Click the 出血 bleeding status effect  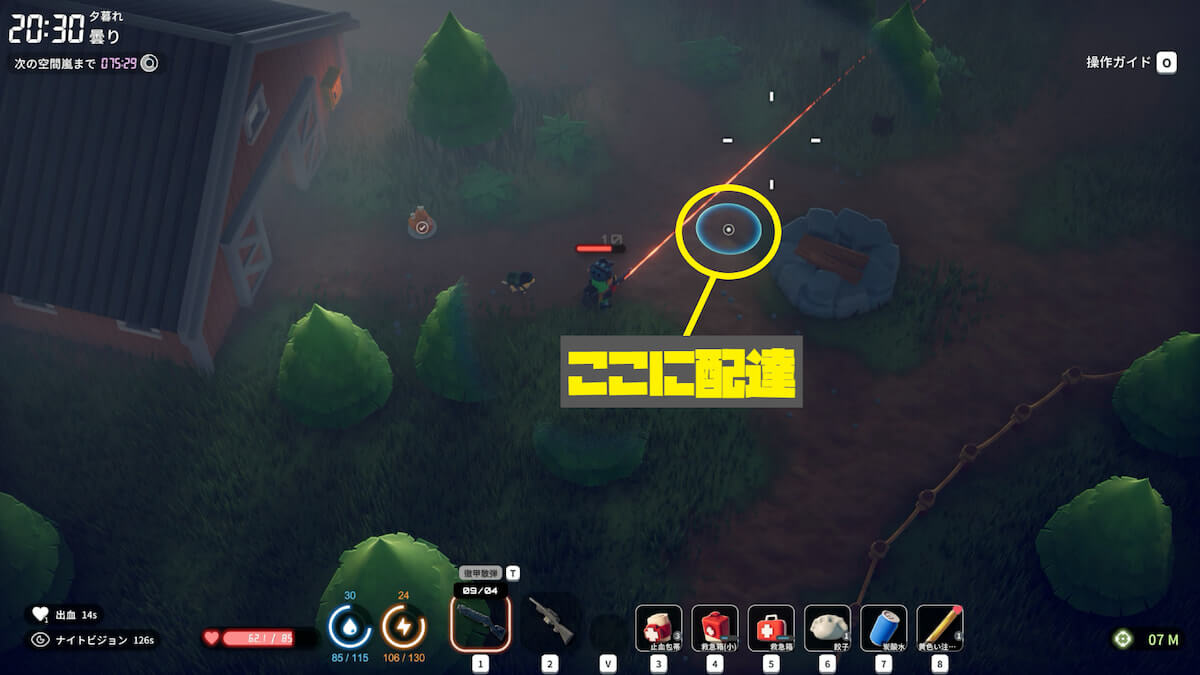pyautogui.click(x=65, y=615)
